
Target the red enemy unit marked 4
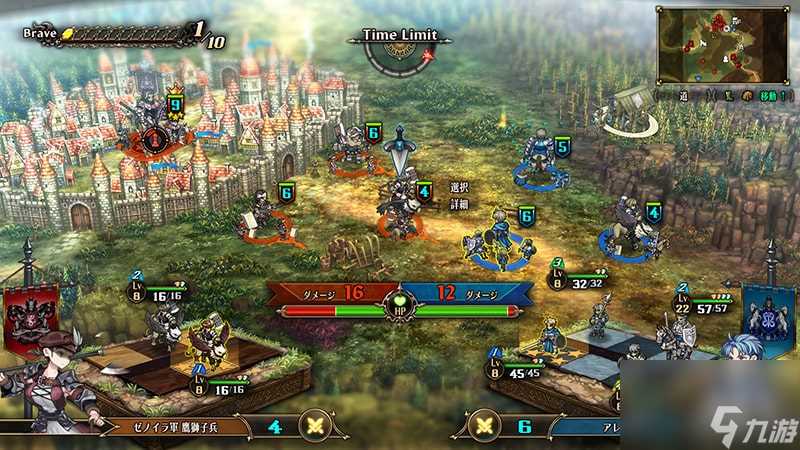pos(400,205)
